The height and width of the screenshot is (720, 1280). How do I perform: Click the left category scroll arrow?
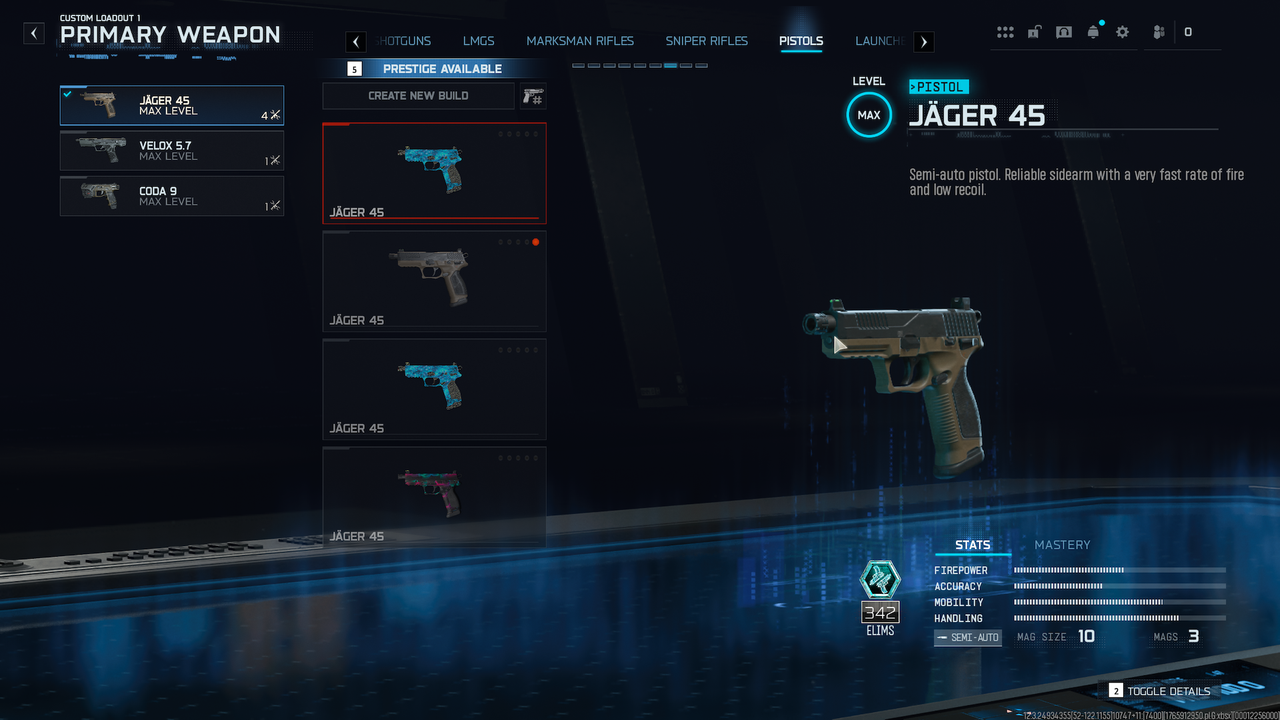(356, 41)
